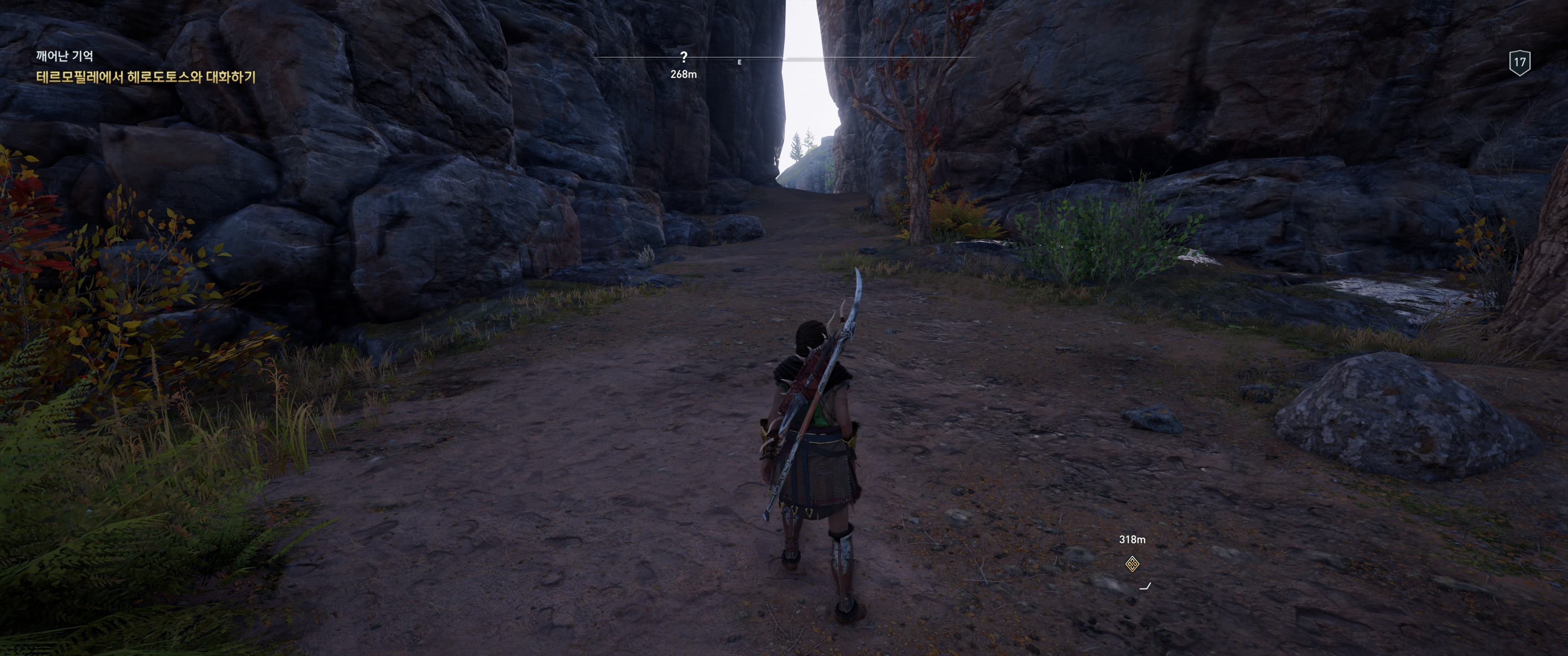Select the level 17 shield badge
The height and width of the screenshot is (656, 1568).
pos(1520,62)
